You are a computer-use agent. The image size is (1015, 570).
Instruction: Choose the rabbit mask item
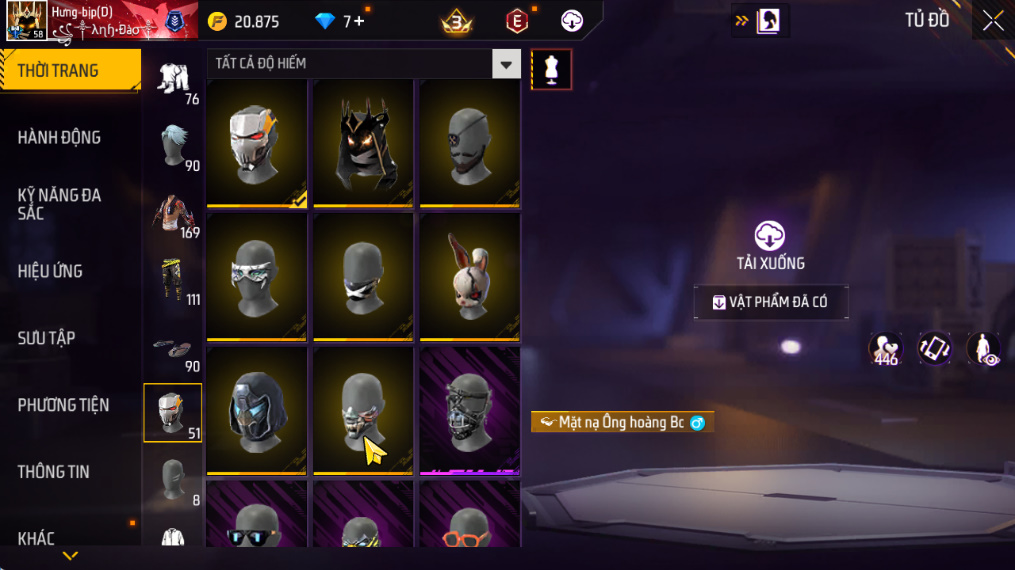coord(469,276)
